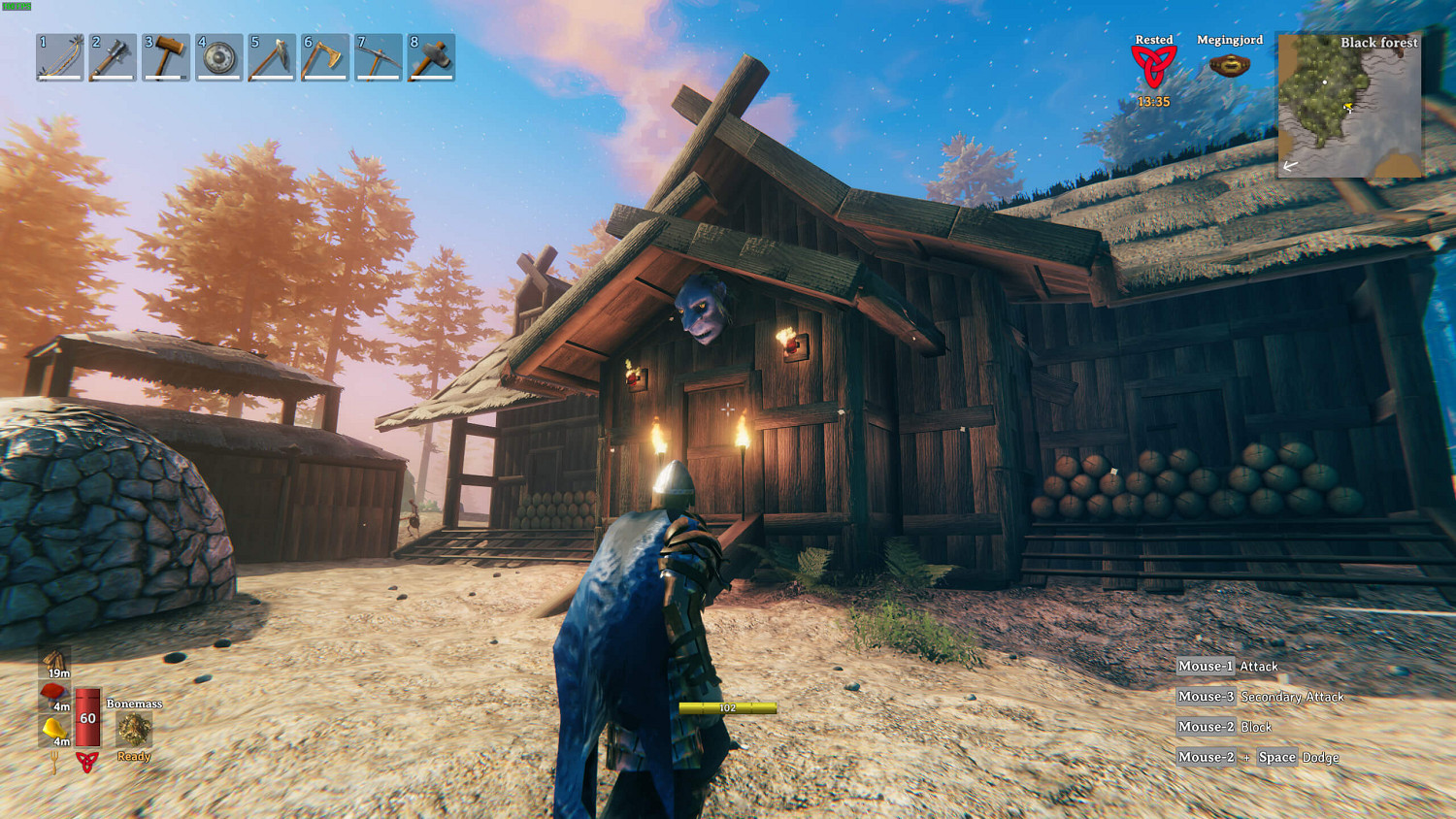The image size is (1456, 819).
Task: Switch to the pickaxe in slot 7
Action: 378,57
